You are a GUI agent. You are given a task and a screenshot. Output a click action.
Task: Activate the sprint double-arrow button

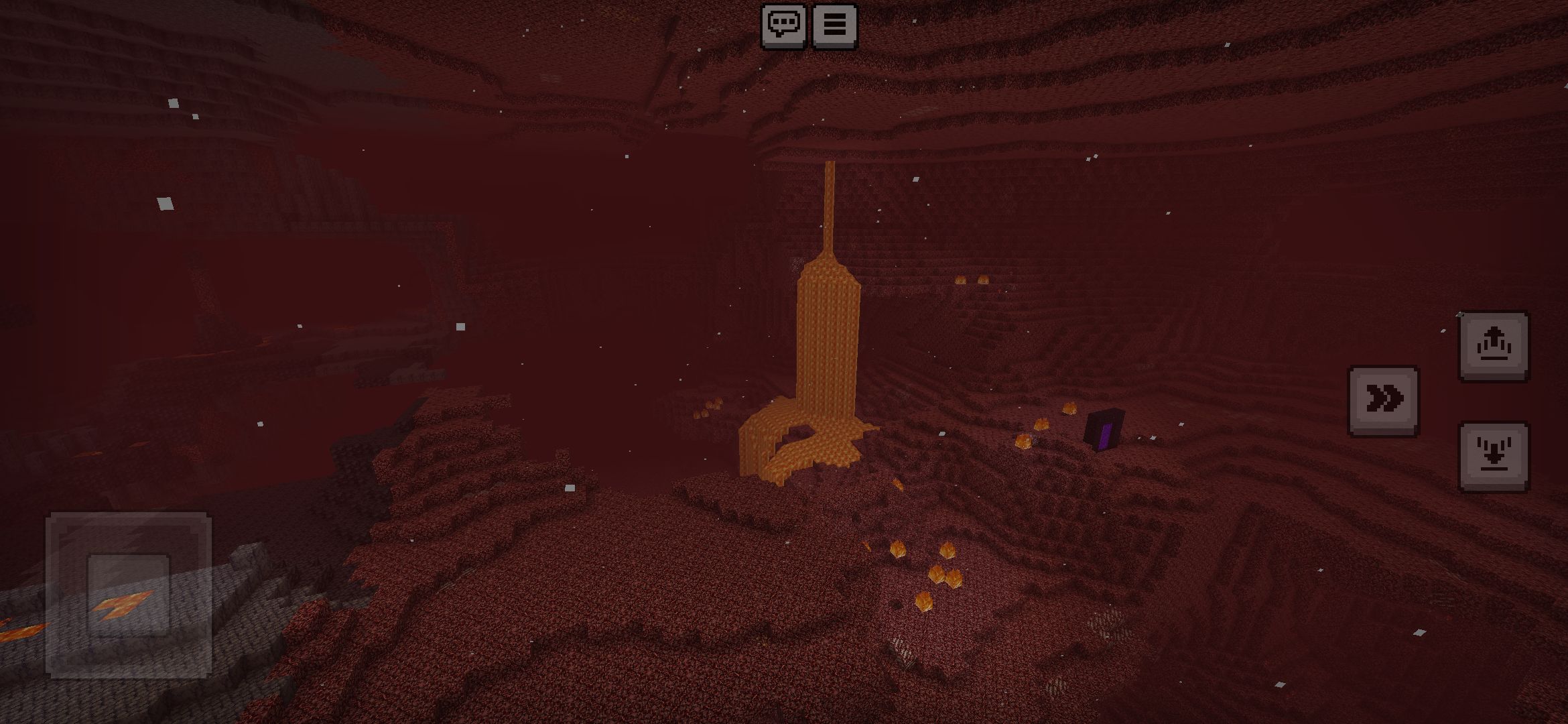point(1383,400)
